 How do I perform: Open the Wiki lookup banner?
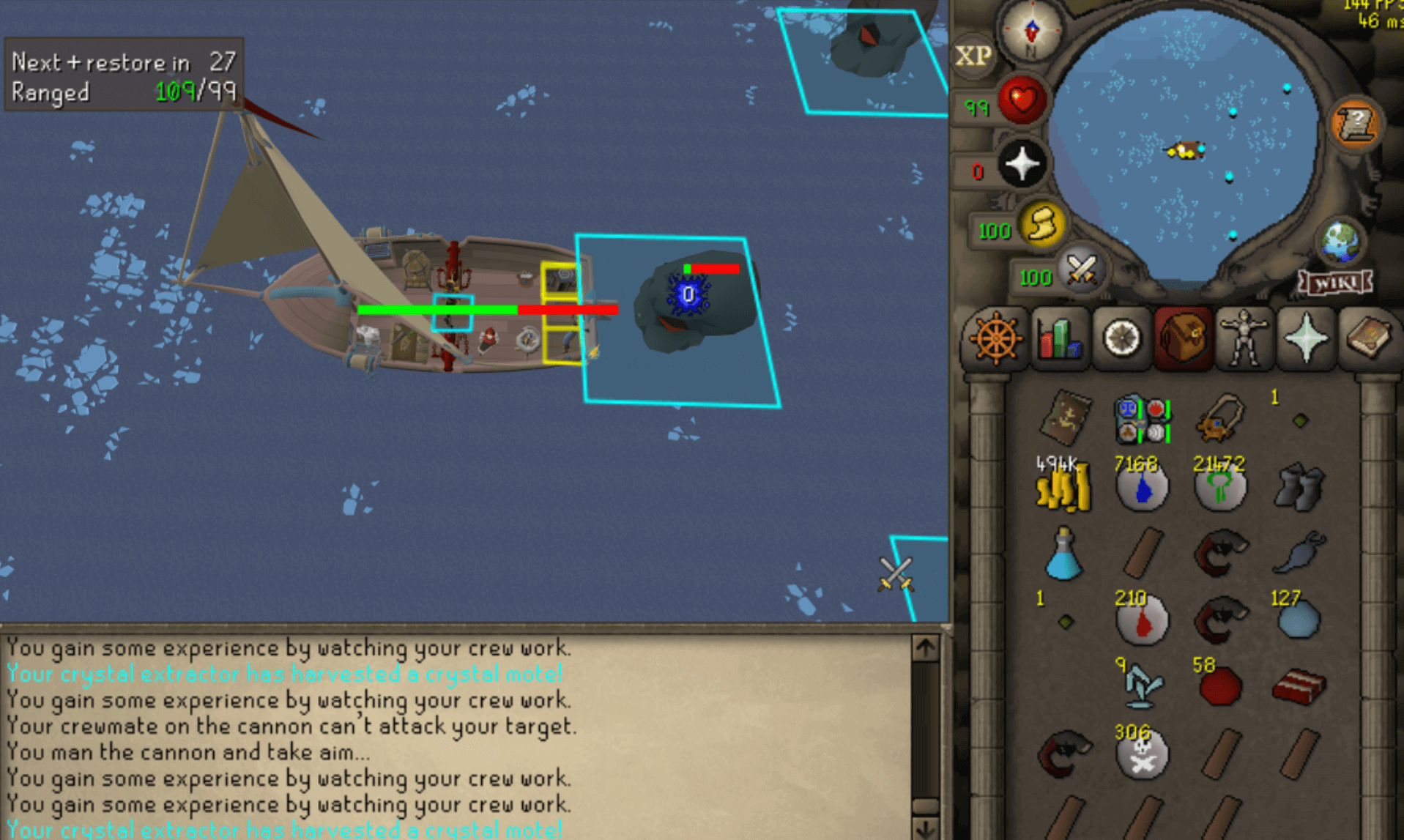1335,283
